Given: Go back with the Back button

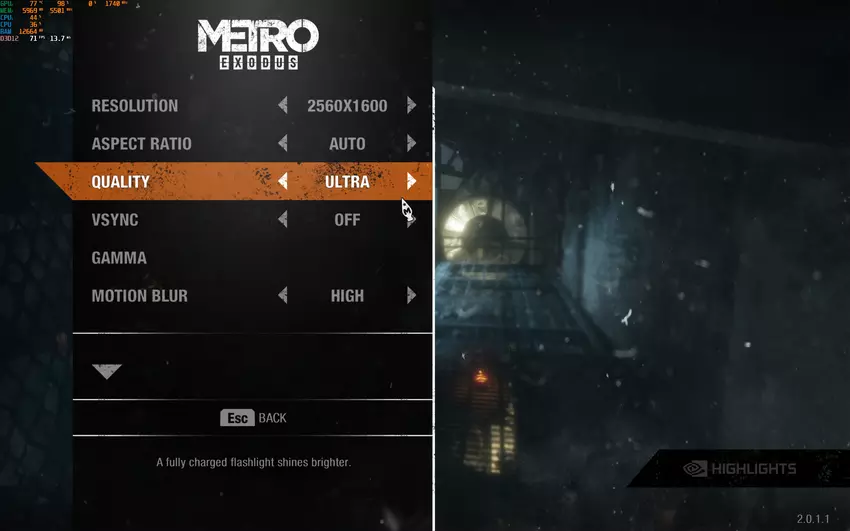Looking at the screenshot, I should coord(254,418).
